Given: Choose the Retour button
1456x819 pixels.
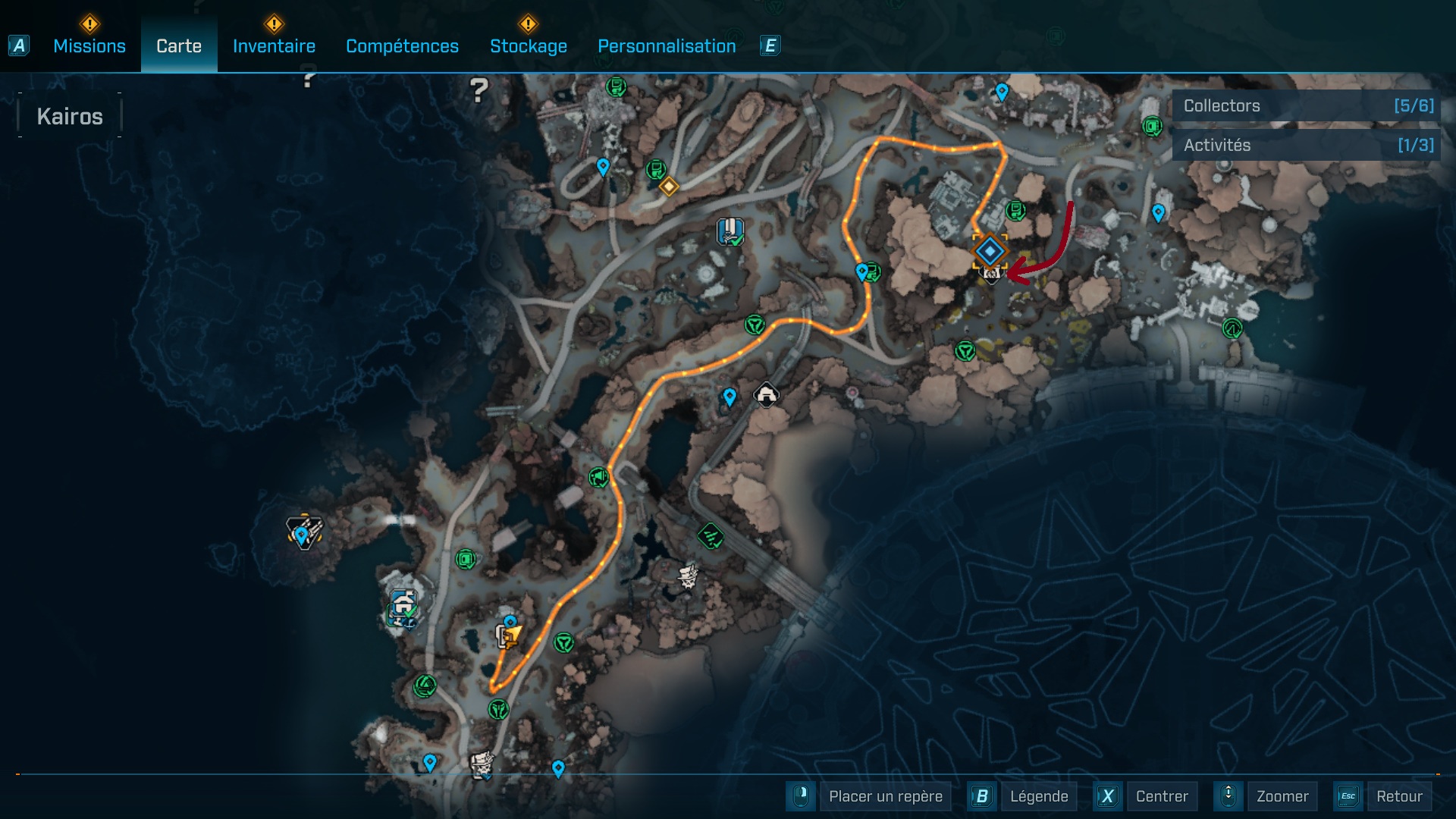Looking at the screenshot, I should pyautogui.click(x=1398, y=796).
